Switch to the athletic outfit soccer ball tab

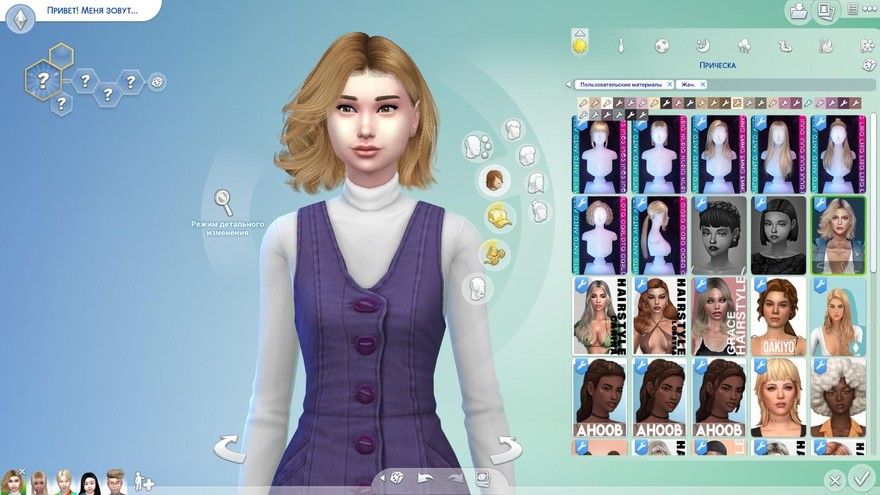(x=661, y=45)
